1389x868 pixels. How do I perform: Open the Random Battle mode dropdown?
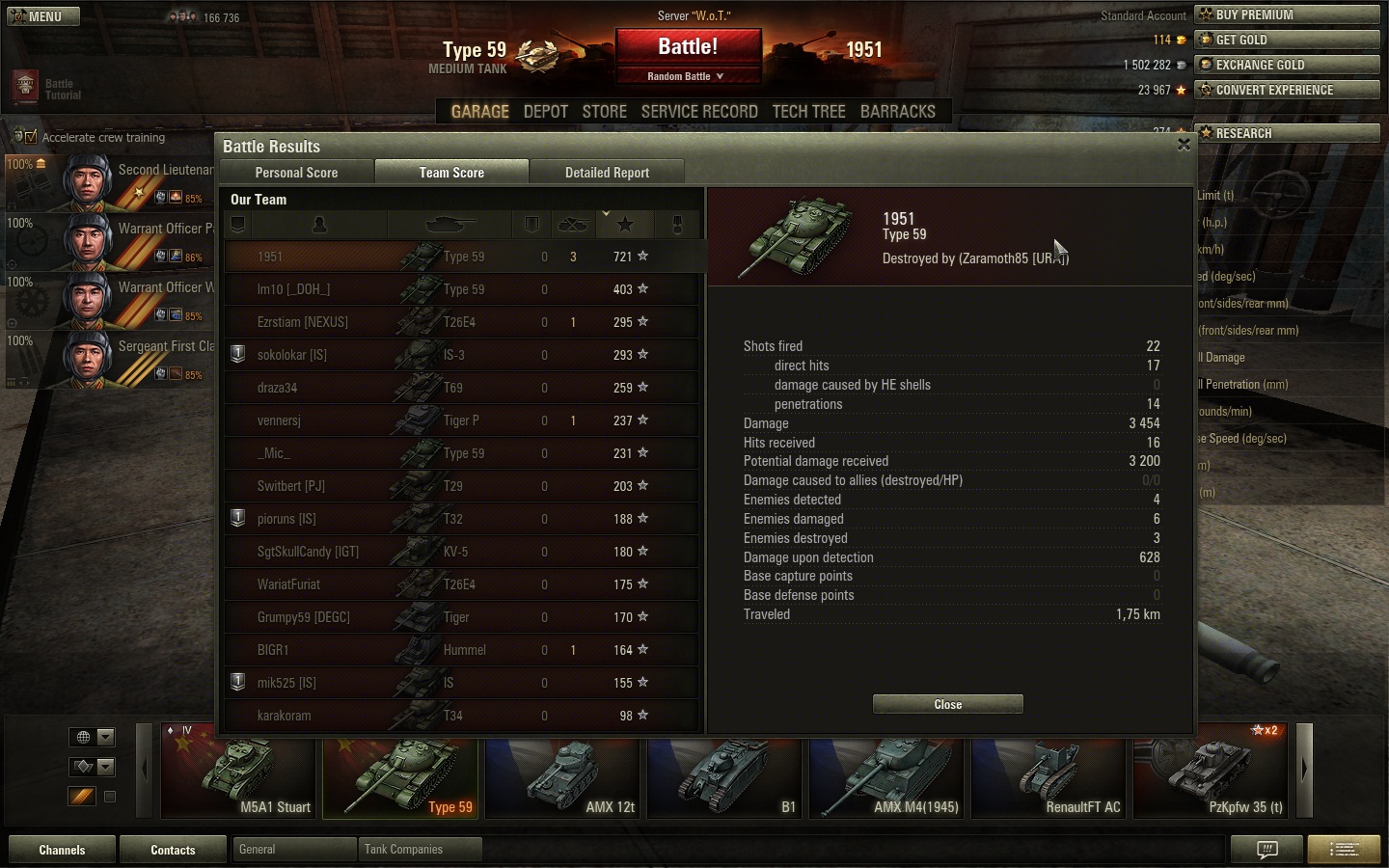[686, 76]
